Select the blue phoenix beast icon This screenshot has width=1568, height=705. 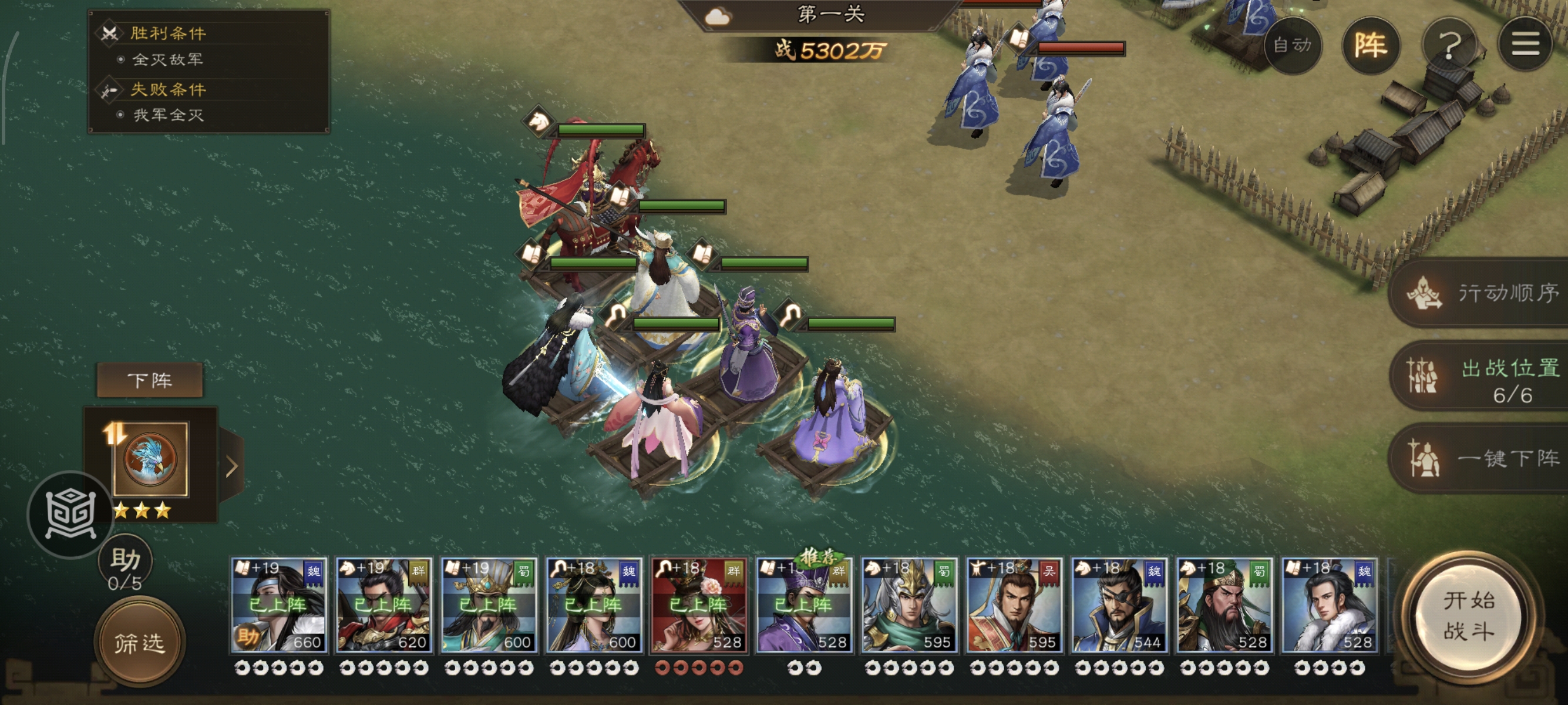[150, 459]
